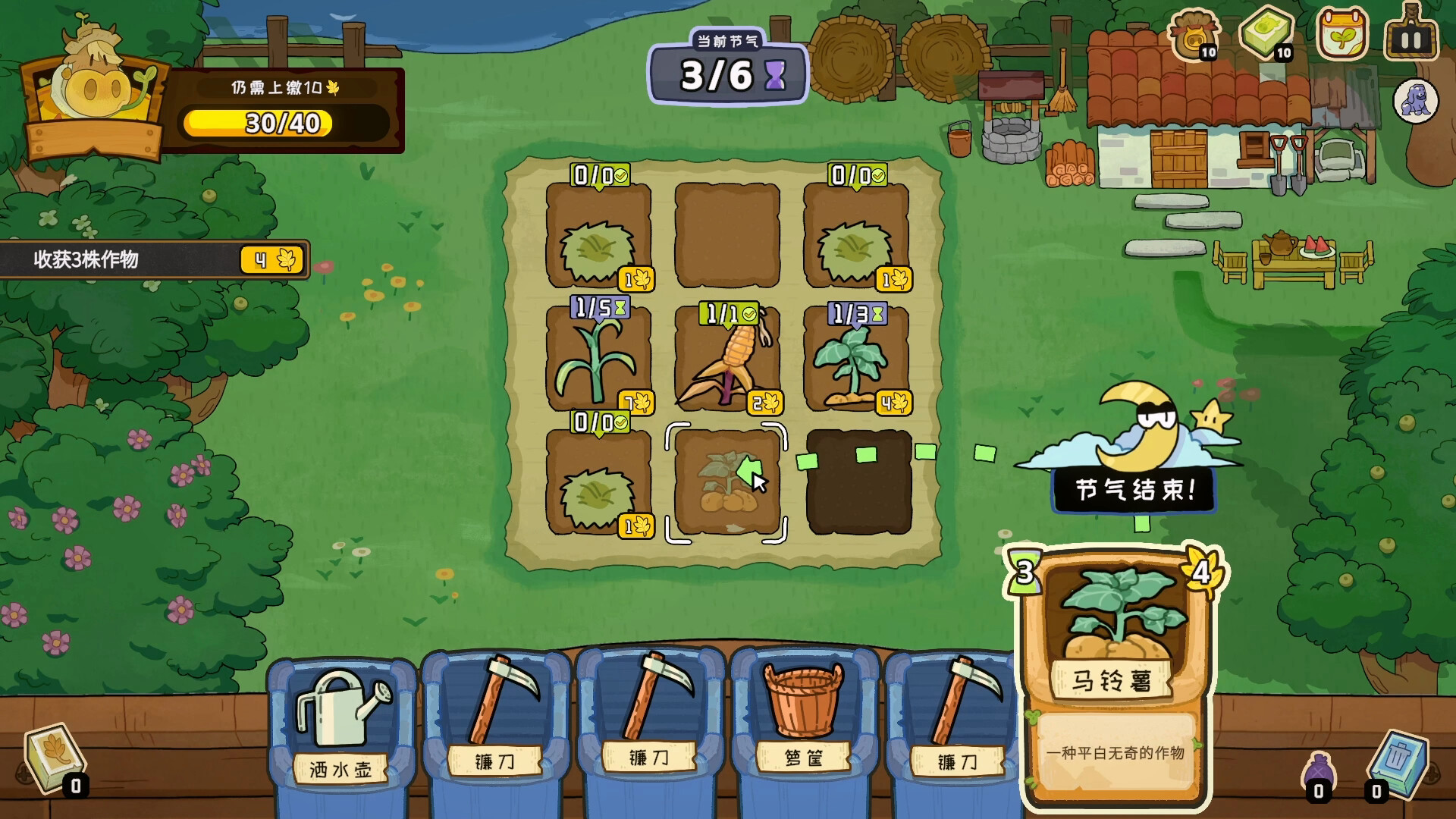Select the watering can card
Image resolution: width=1456 pixels, height=819 pixels.
point(340,728)
